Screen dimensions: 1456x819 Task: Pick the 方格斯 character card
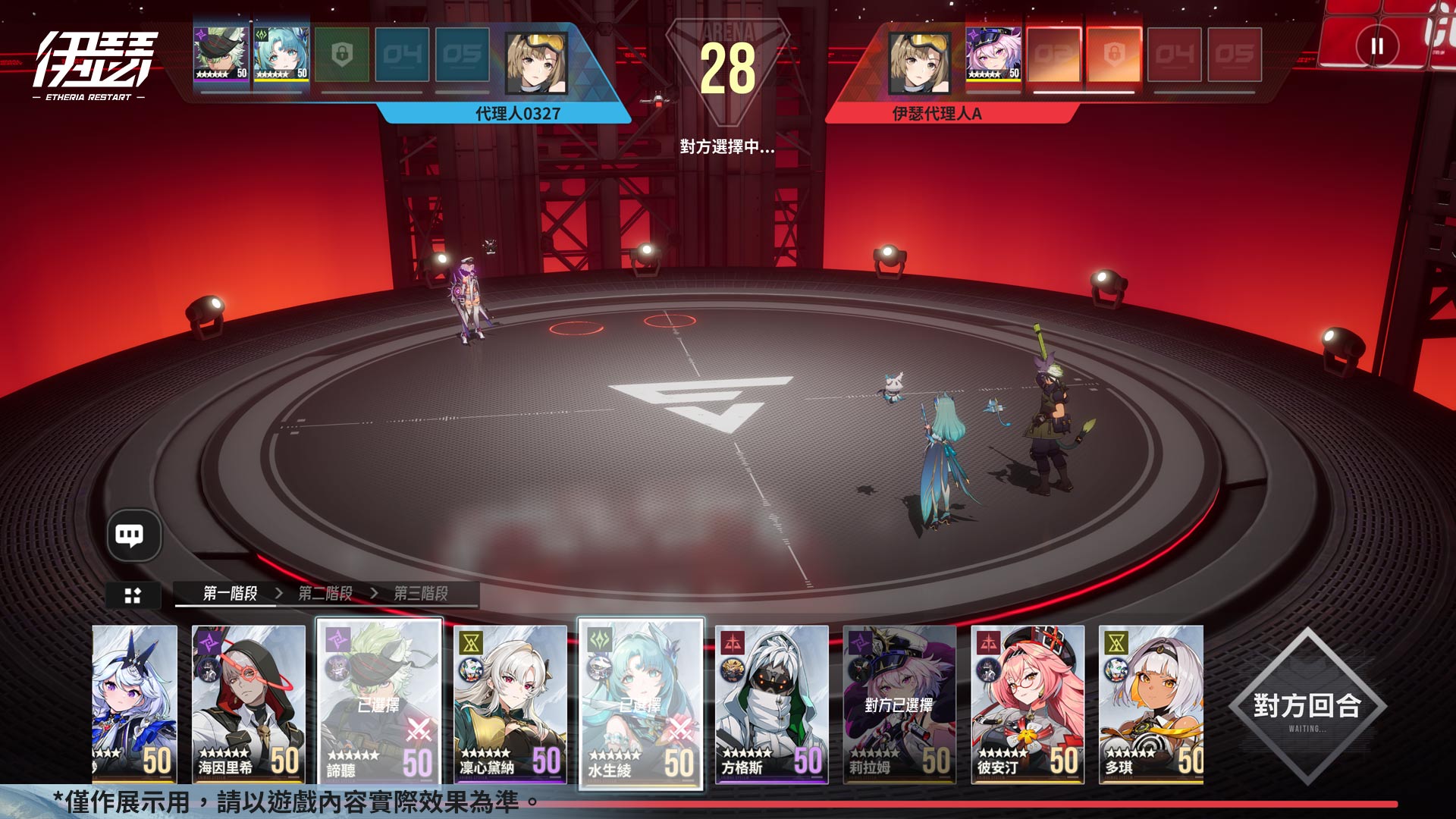(x=771, y=703)
